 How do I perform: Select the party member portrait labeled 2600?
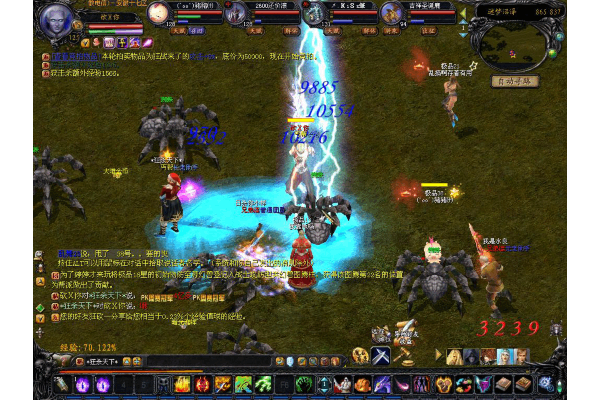(x=237, y=15)
